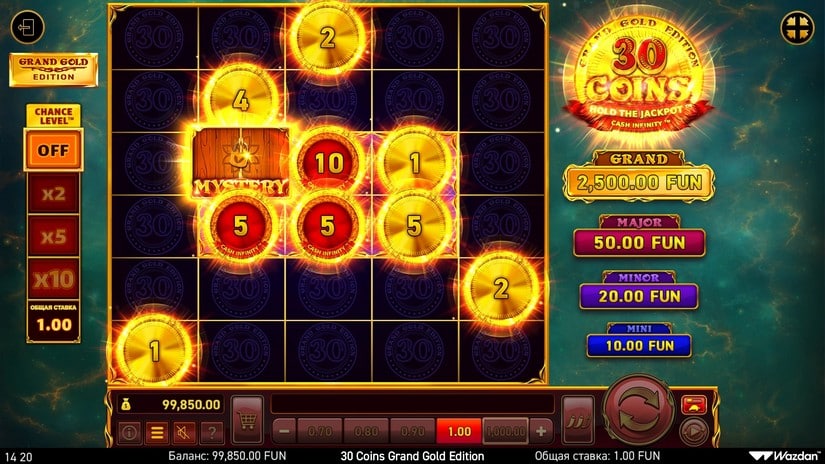This screenshot has height=464, width=825.
Task: Select the 0.70 bet value
Action: pyautogui.click(x=321, y=431)
